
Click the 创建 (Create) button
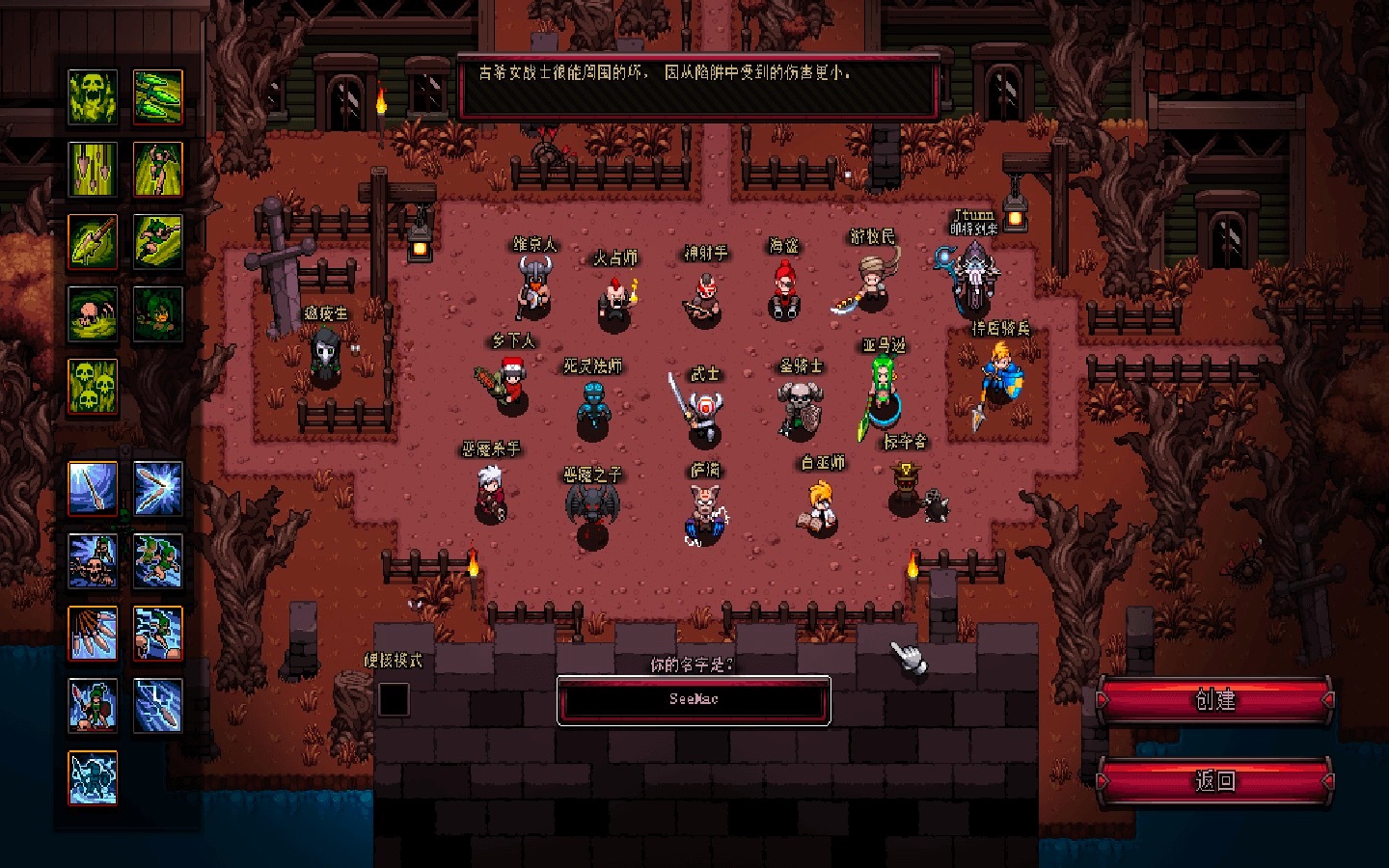point(1214,700)
